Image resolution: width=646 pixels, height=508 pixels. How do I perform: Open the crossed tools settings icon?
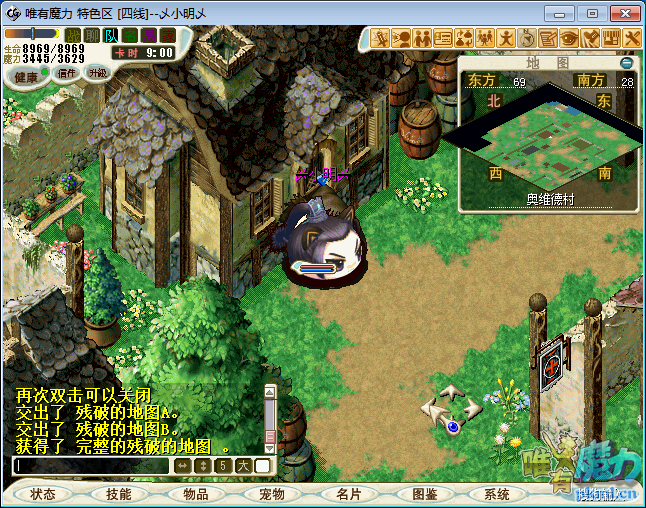(633, 38)
